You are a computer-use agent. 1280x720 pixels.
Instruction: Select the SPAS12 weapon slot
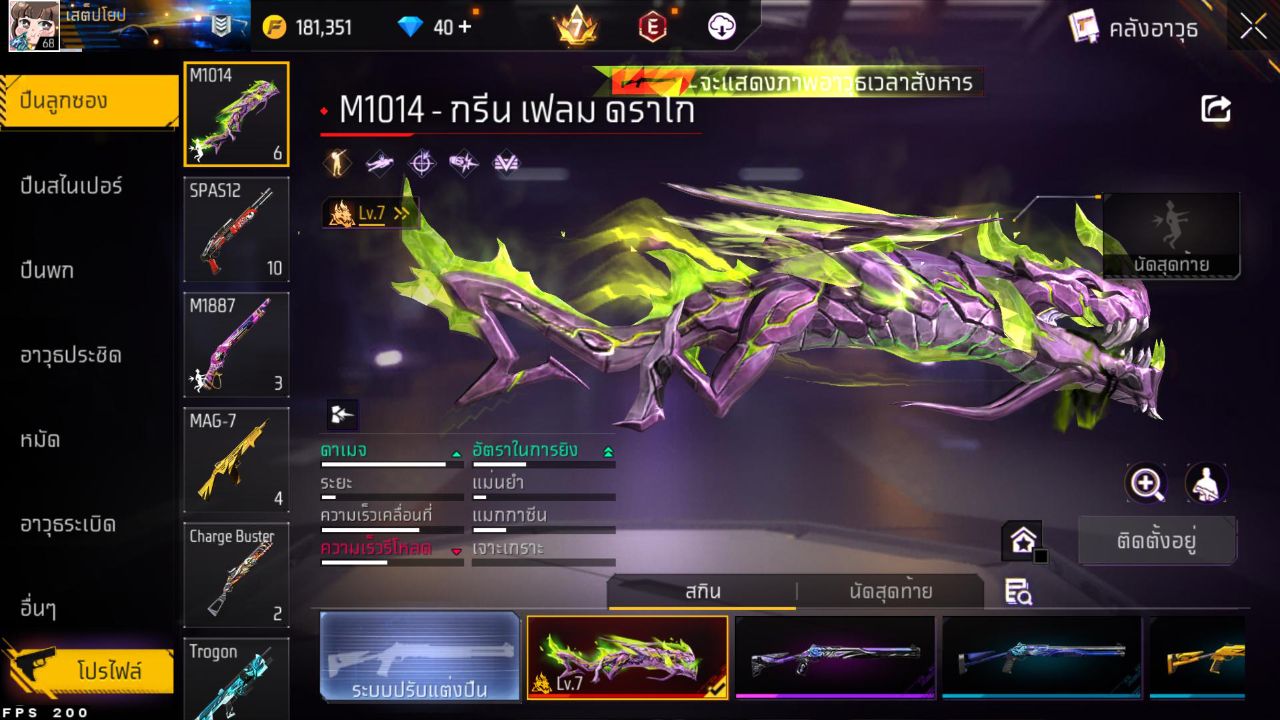(x=237, y=229)
